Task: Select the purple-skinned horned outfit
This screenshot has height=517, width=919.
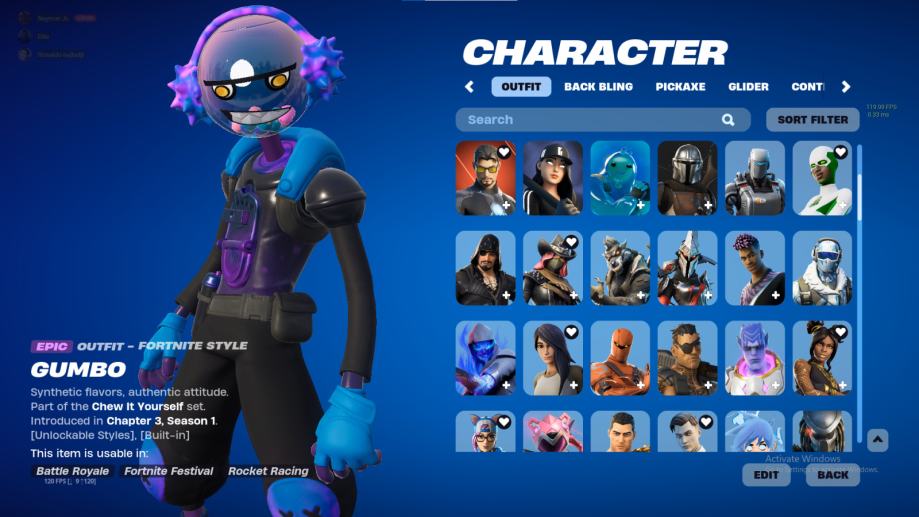Action: 754,358
